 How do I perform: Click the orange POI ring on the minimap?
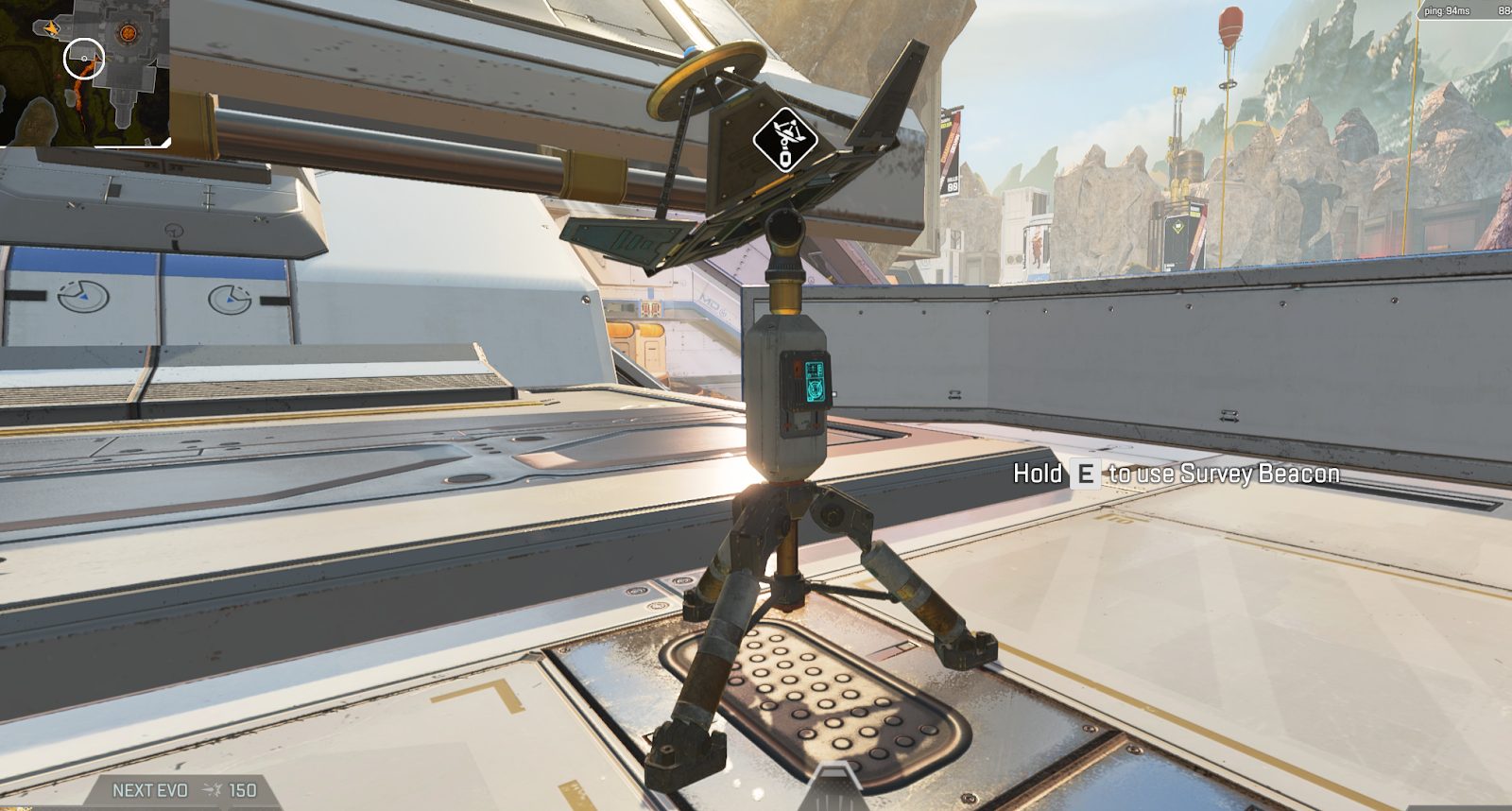(128, 33)
